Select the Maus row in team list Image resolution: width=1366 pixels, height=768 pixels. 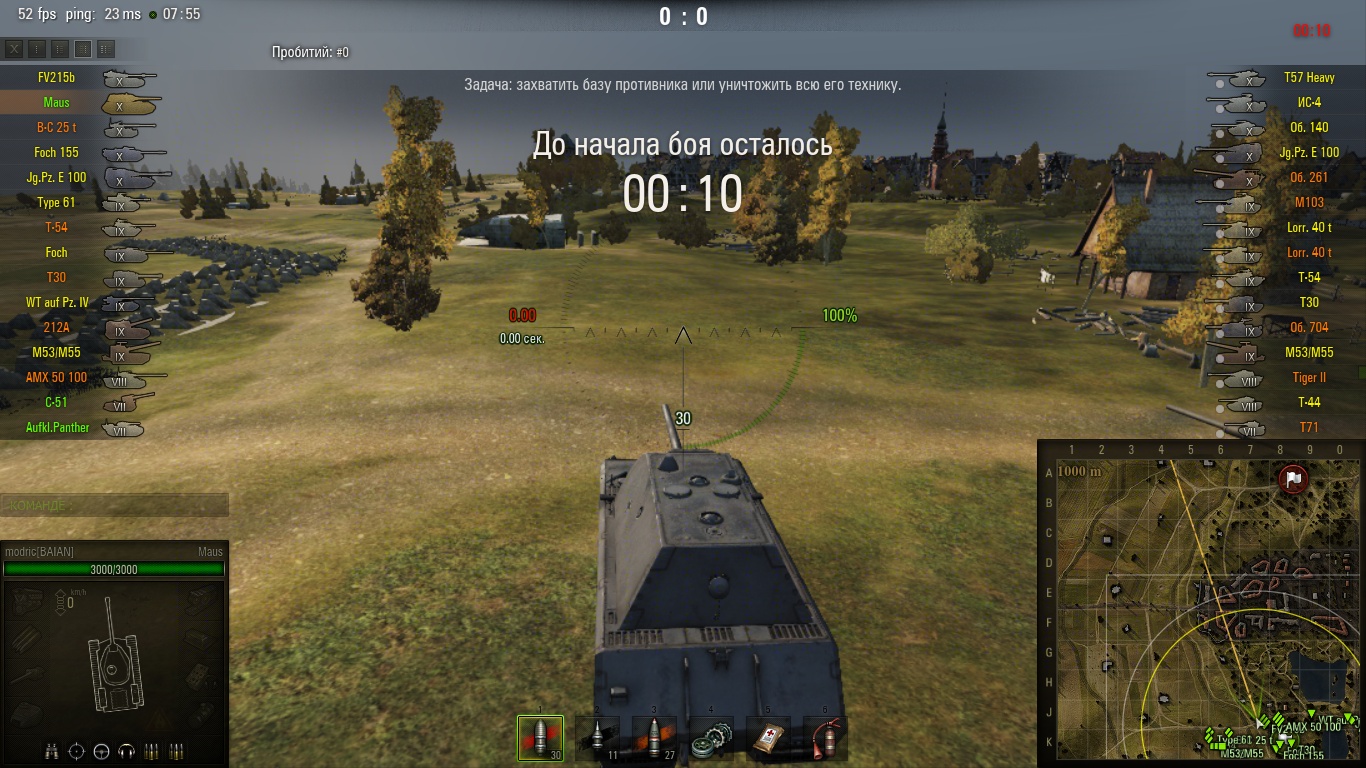(x=57, y=102)
